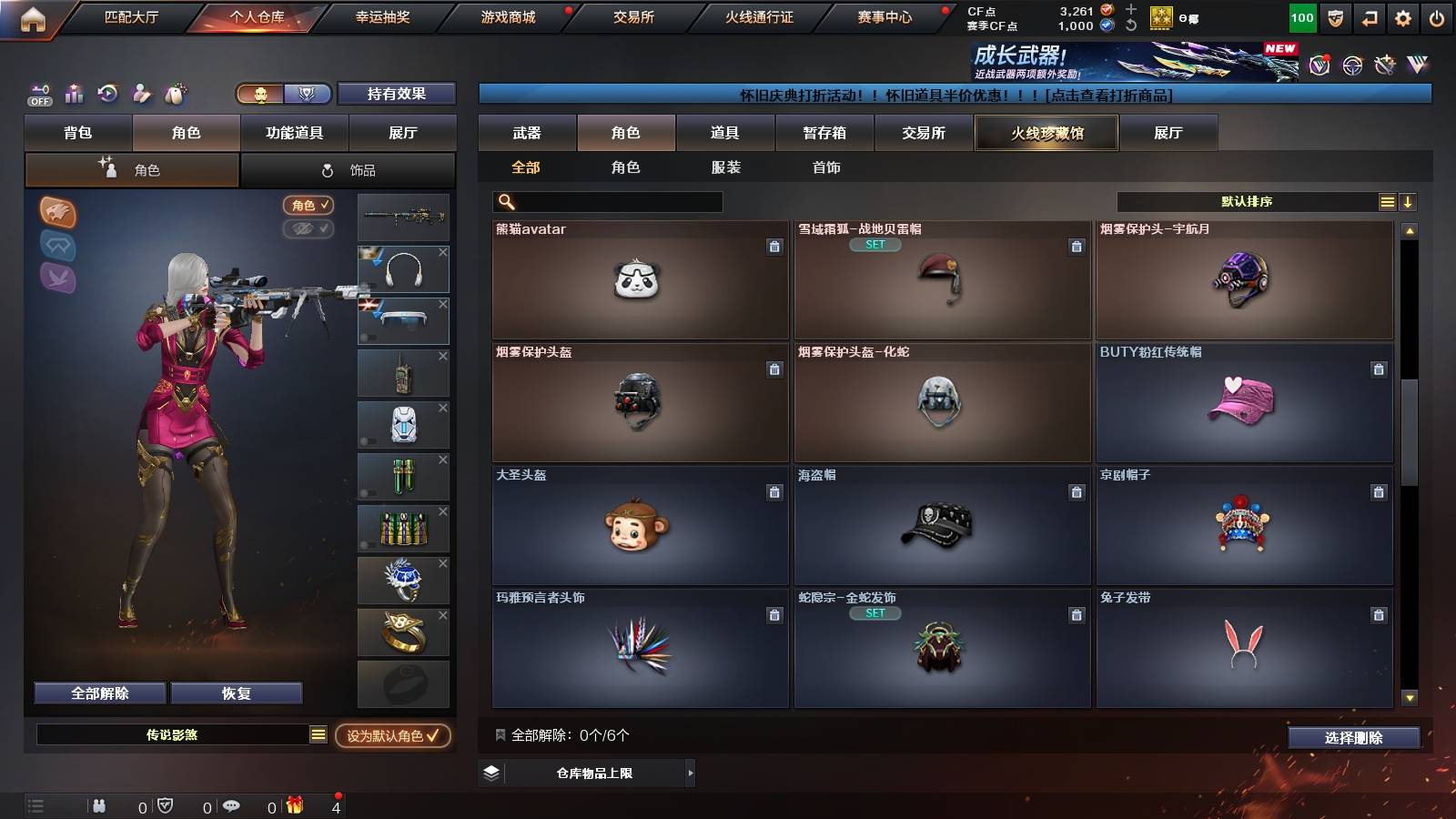The height and width of the screenshot is (819, 1456).
Task: Toggle the hidden-eye accessory visibility option
Action: click(x=309, y=228)
